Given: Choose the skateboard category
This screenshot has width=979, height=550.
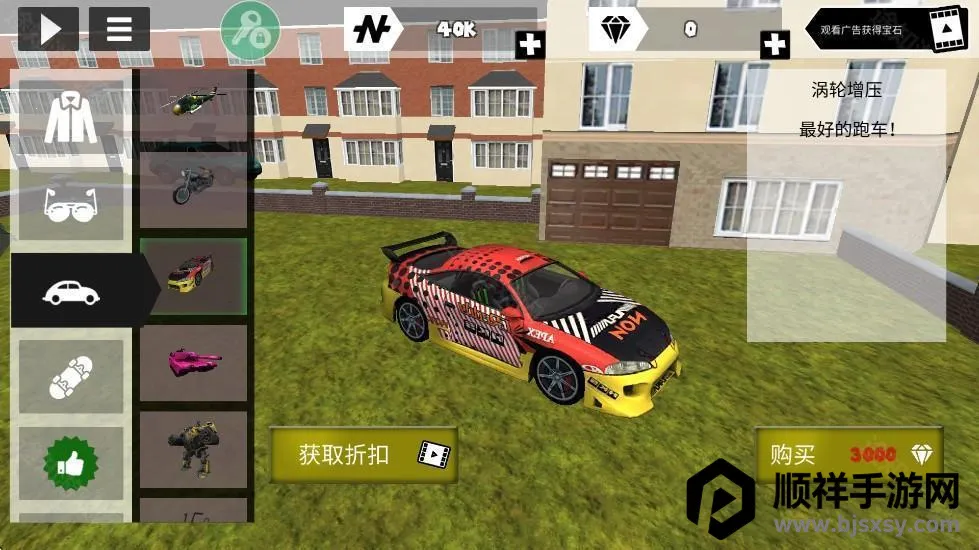Looking at the screenshot, I should click(x=70, y=376).
